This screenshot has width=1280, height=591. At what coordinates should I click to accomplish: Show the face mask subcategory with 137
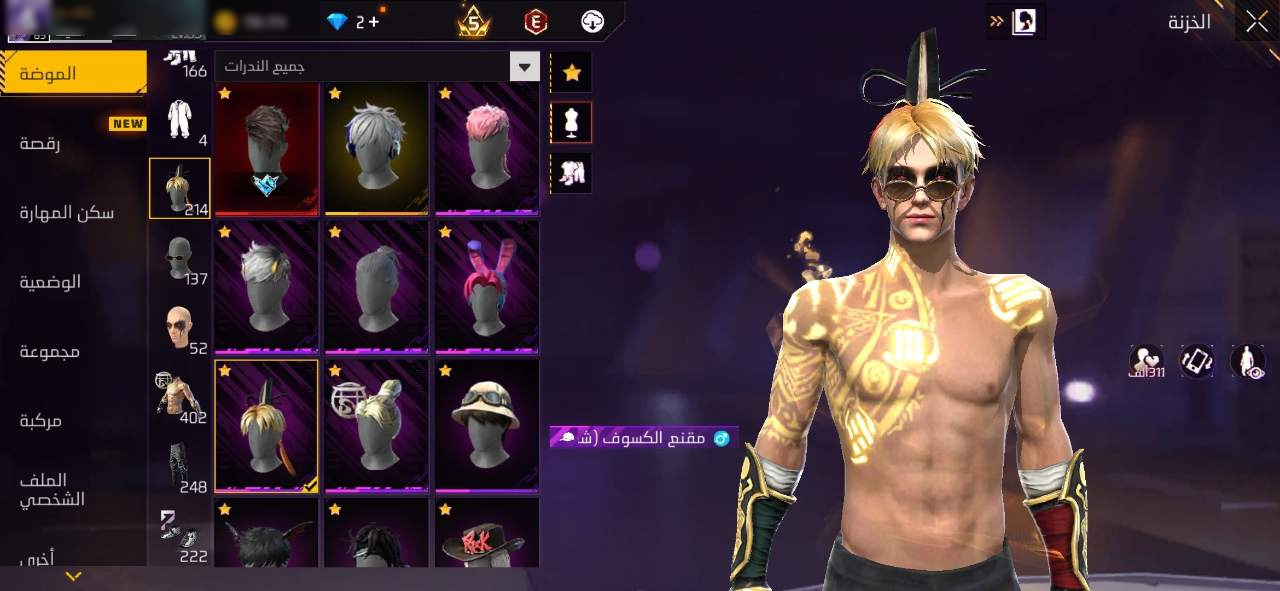coord(180,258)
